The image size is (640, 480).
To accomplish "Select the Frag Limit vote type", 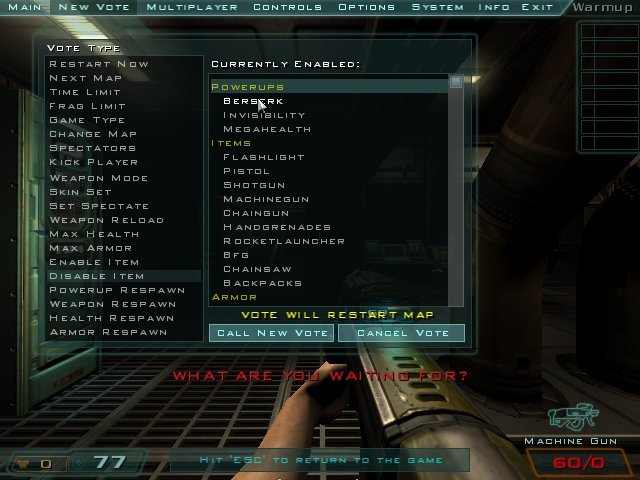I will (88, 106).
